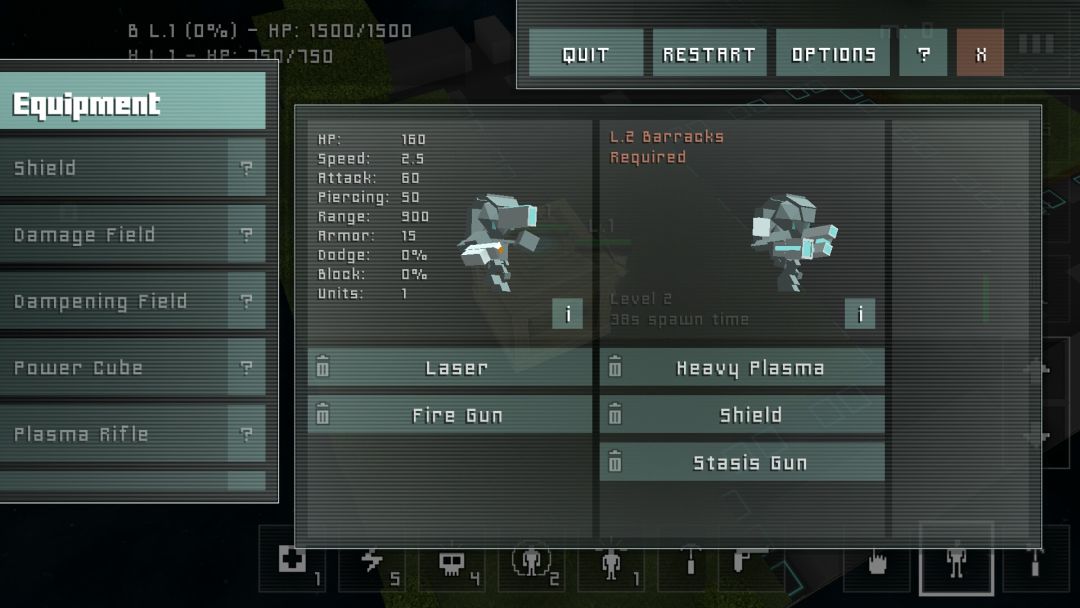Select the Laser weapon slot
1080x608 pixels.
pos(457,368)
